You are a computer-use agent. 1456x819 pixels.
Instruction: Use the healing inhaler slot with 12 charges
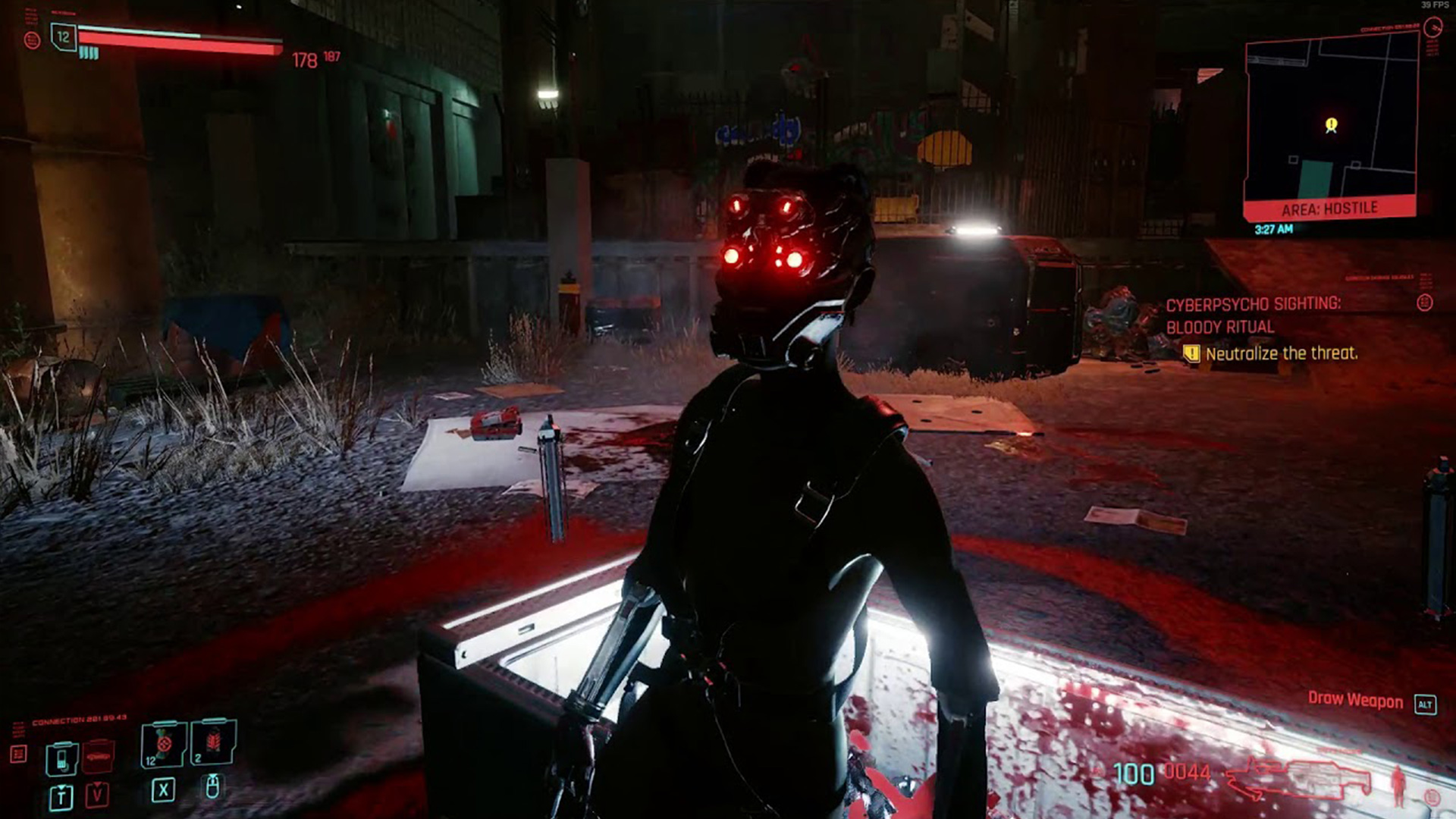[162, 744]
